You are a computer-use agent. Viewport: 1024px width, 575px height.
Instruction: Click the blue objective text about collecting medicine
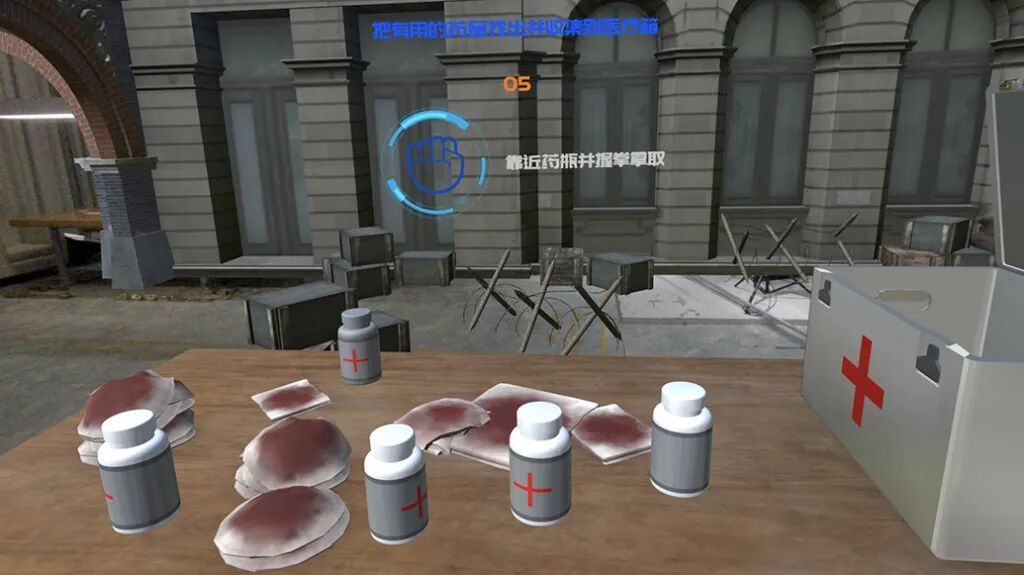(x=514, y=29)
